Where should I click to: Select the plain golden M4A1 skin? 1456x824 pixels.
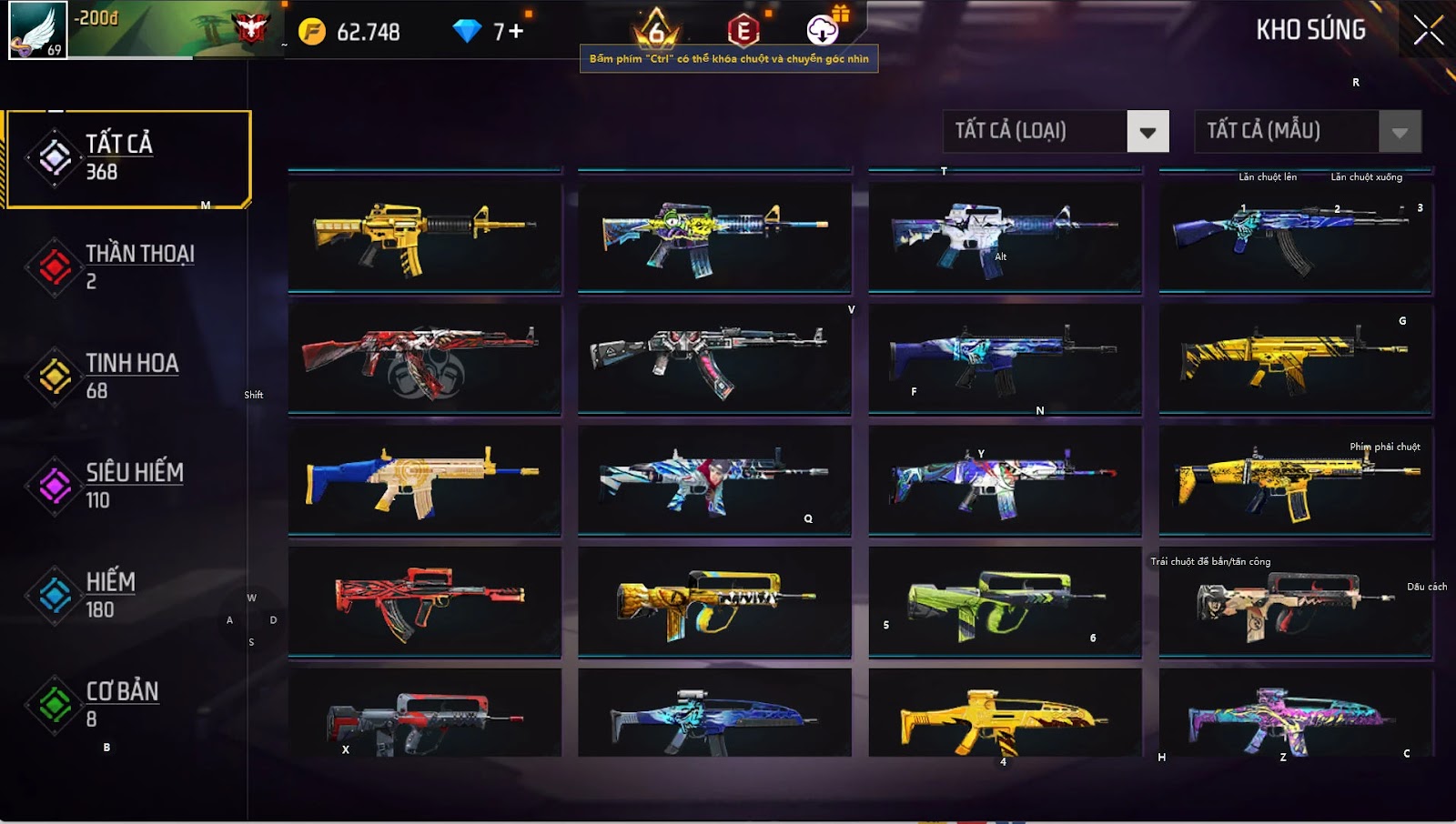coord(424,236)
